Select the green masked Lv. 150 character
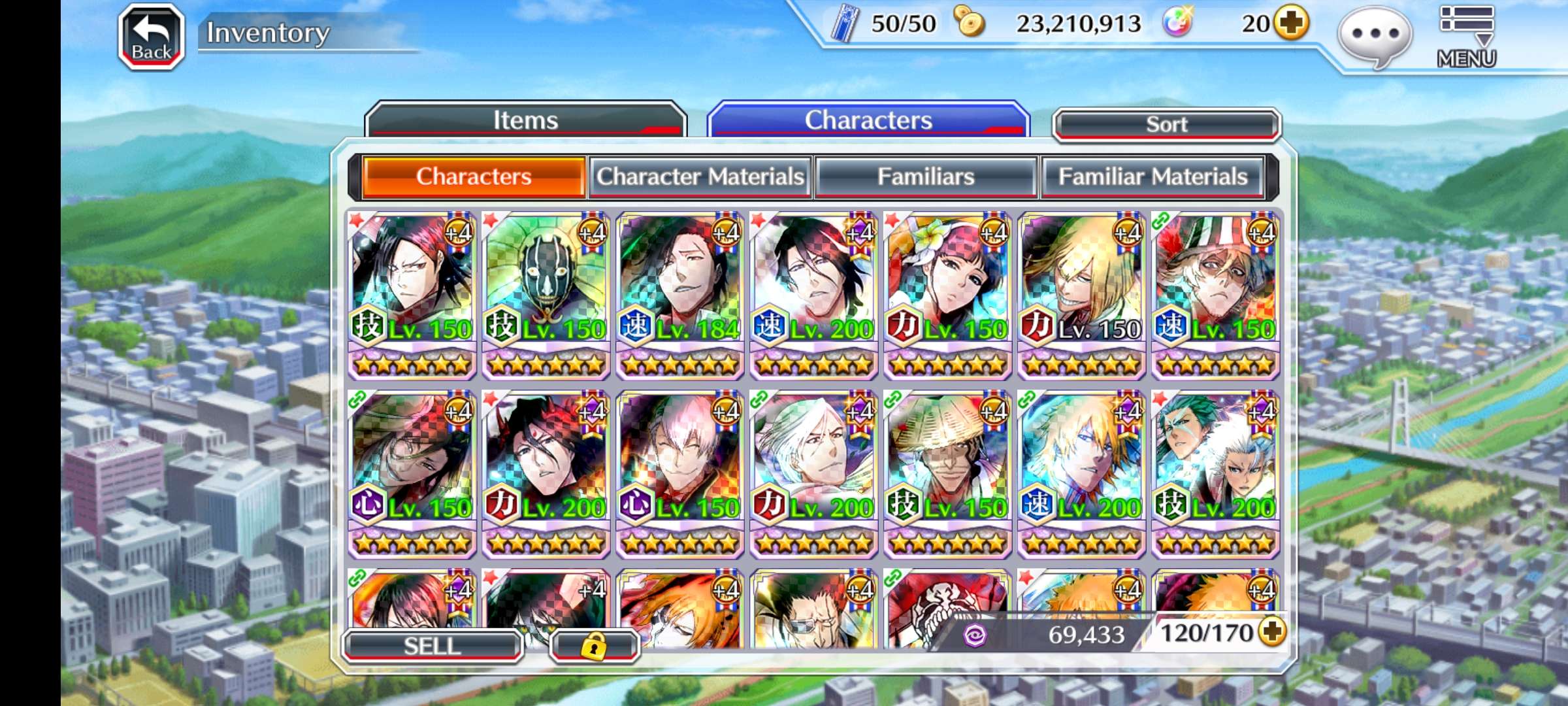This screenshot has height=706, width=1568. 546,294
